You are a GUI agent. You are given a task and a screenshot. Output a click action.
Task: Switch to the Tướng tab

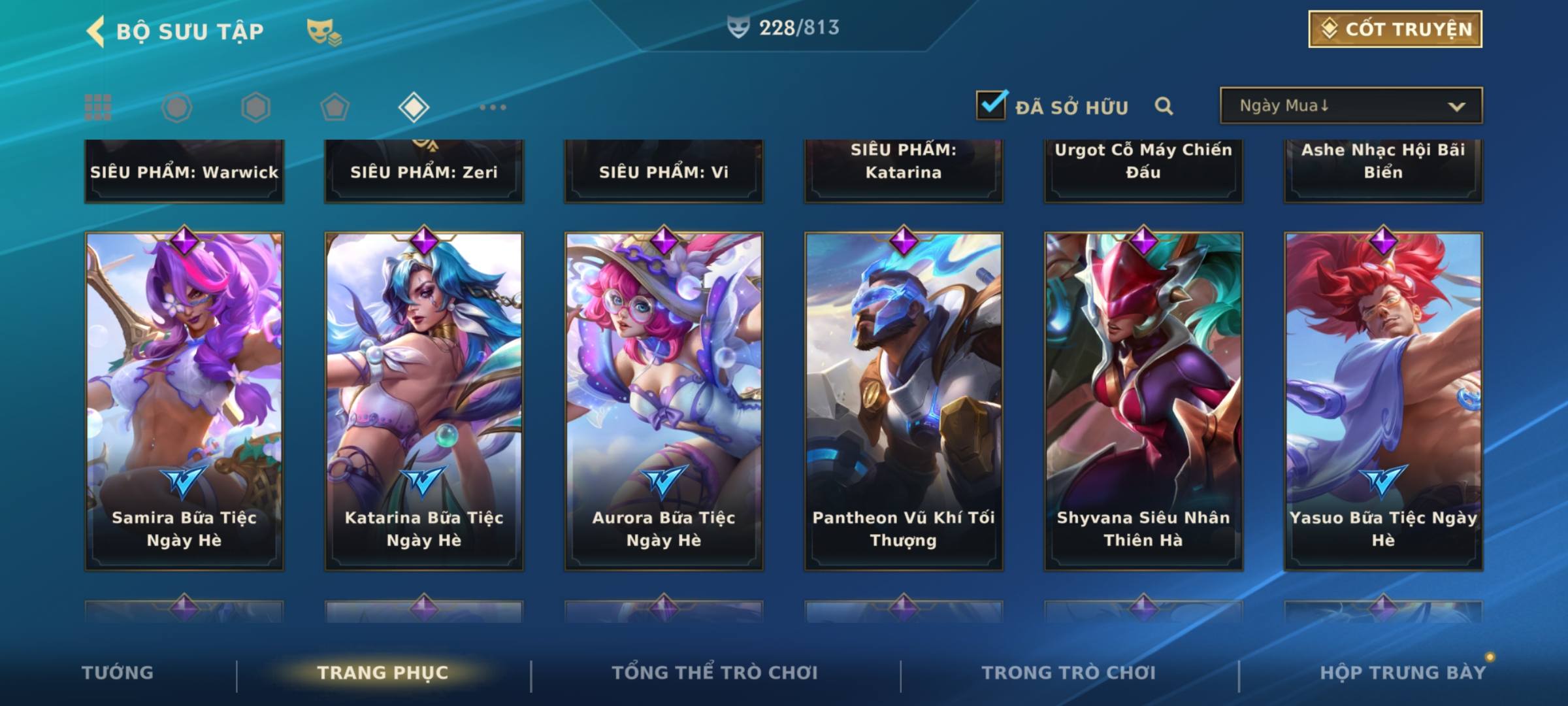click(x=118, y=673)
